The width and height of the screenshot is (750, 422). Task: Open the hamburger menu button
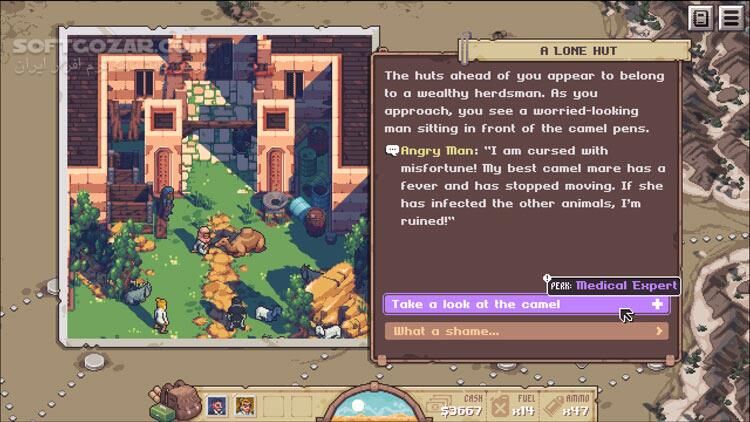[x=729, y=18]
